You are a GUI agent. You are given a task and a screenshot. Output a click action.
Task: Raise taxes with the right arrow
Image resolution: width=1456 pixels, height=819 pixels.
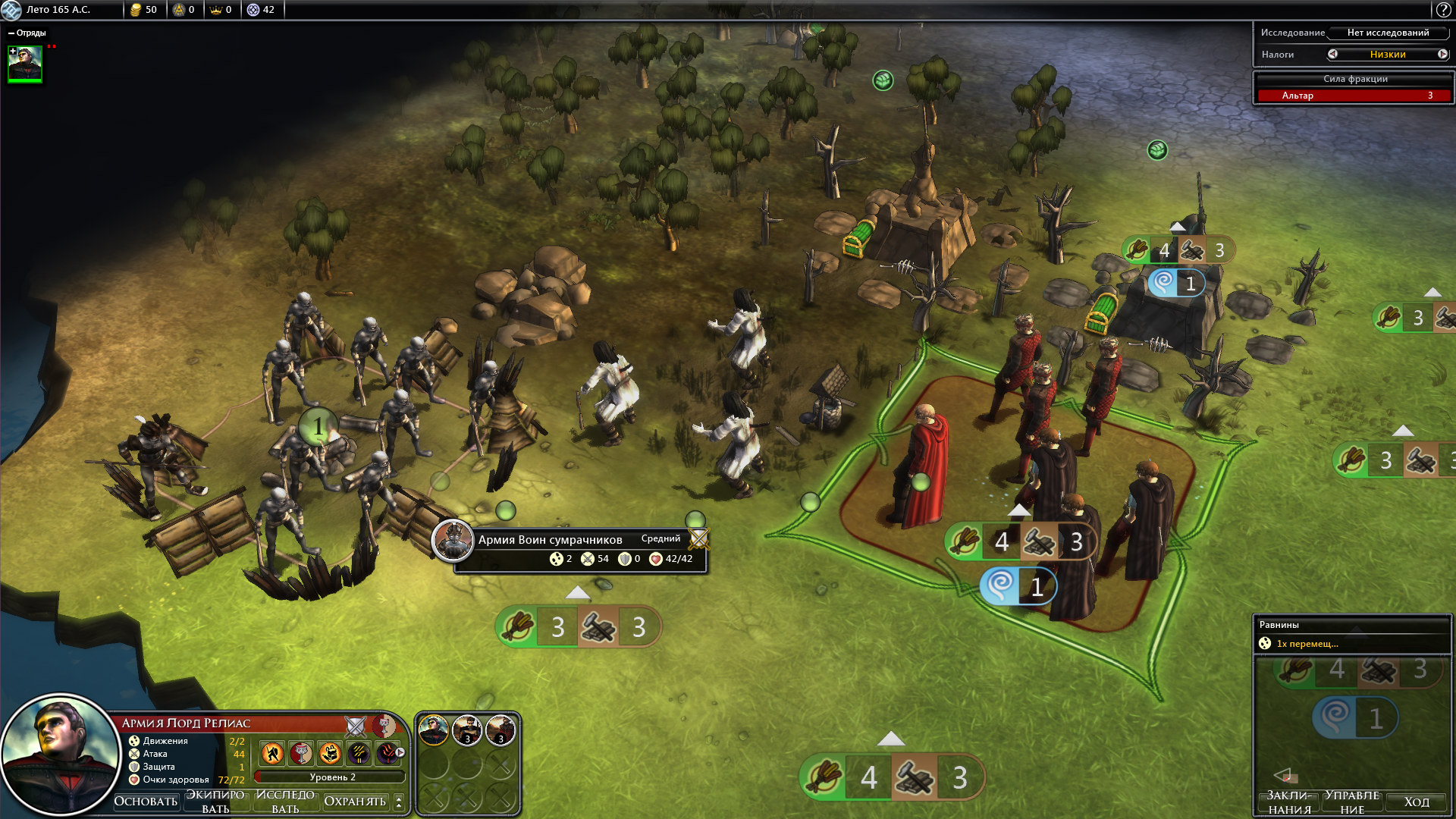pyautogui.click(x=1442, y=54)
